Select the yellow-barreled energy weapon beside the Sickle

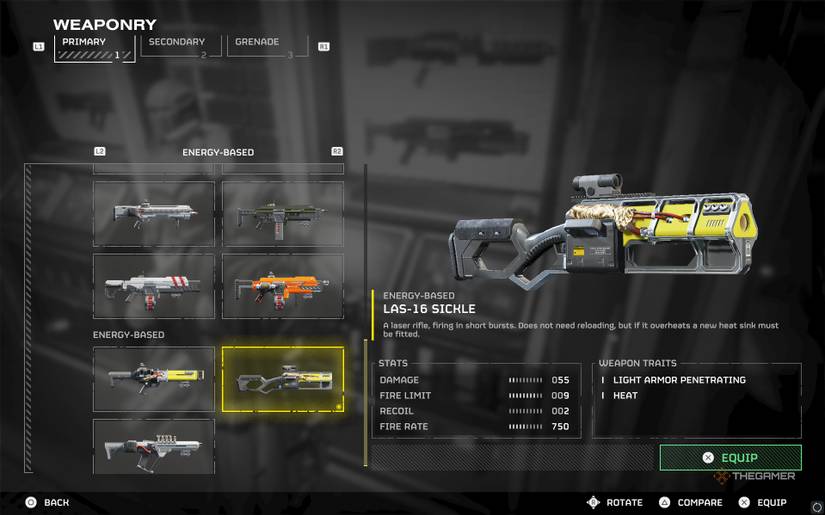point(154,379)
